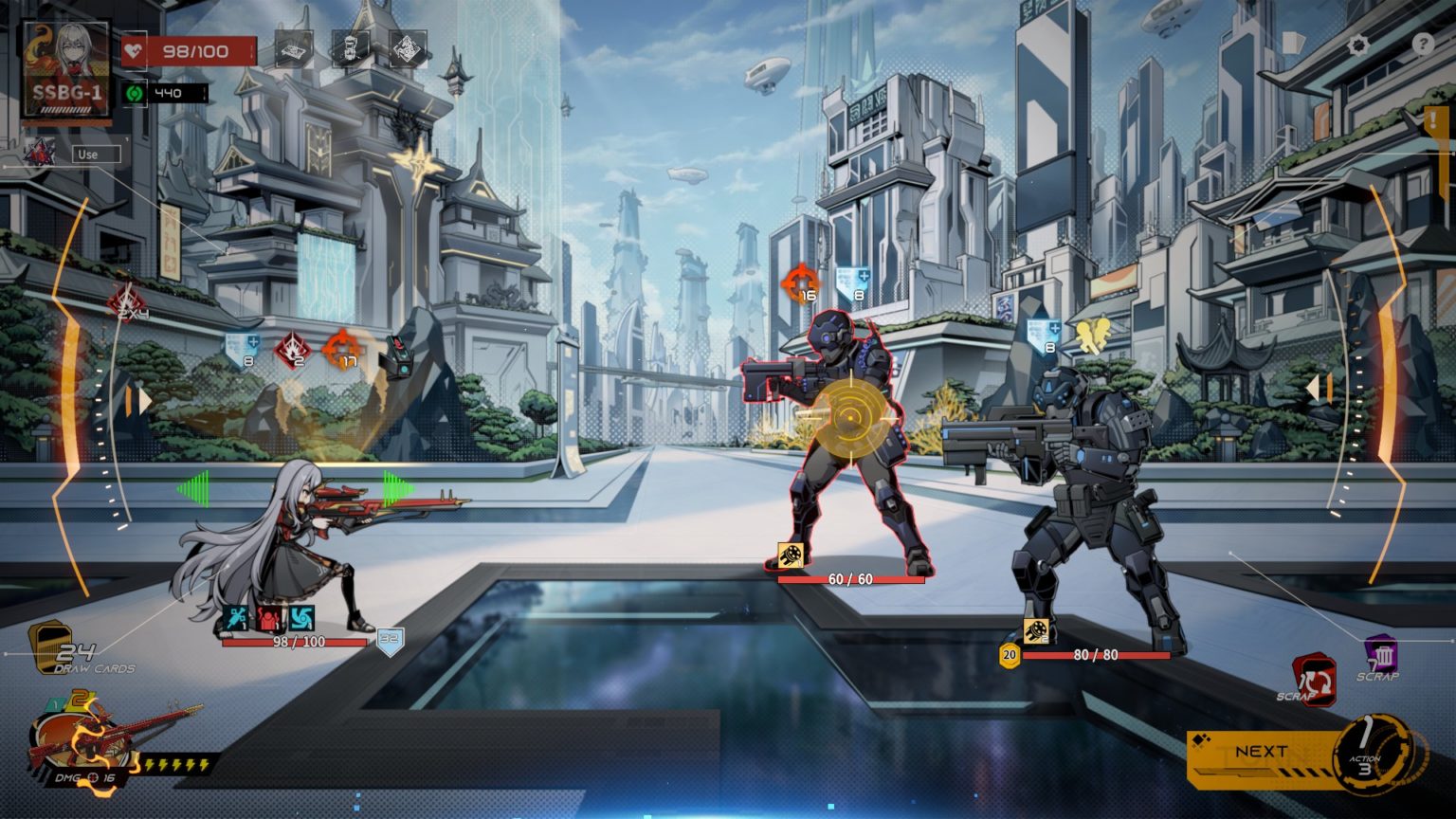Select the red star consumable item icon

point(40,153)
